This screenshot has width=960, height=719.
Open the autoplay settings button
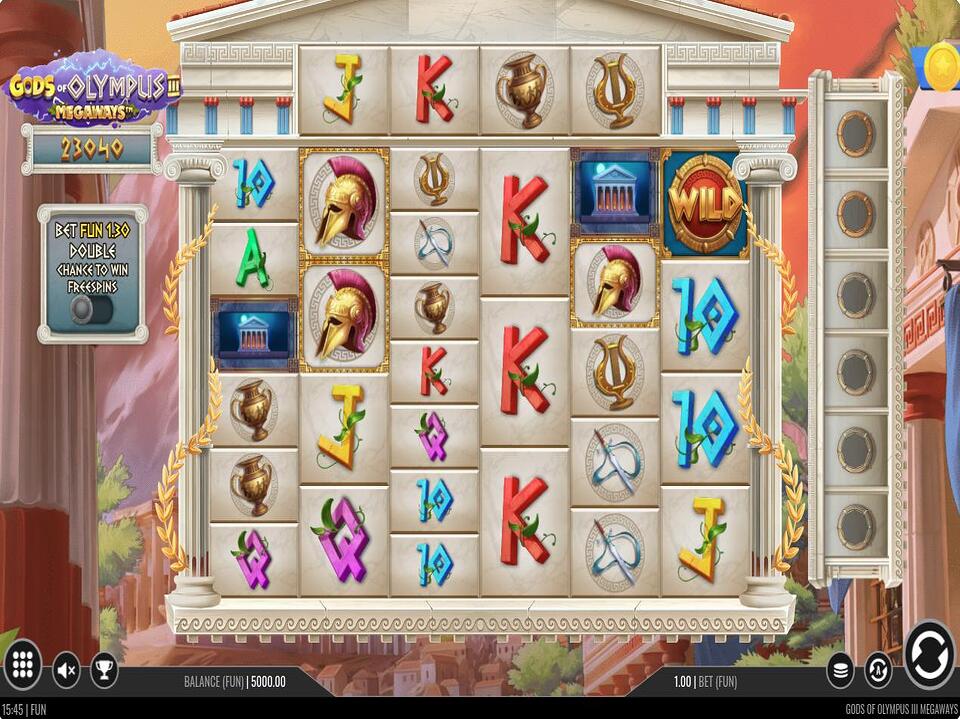click(878, 669)
